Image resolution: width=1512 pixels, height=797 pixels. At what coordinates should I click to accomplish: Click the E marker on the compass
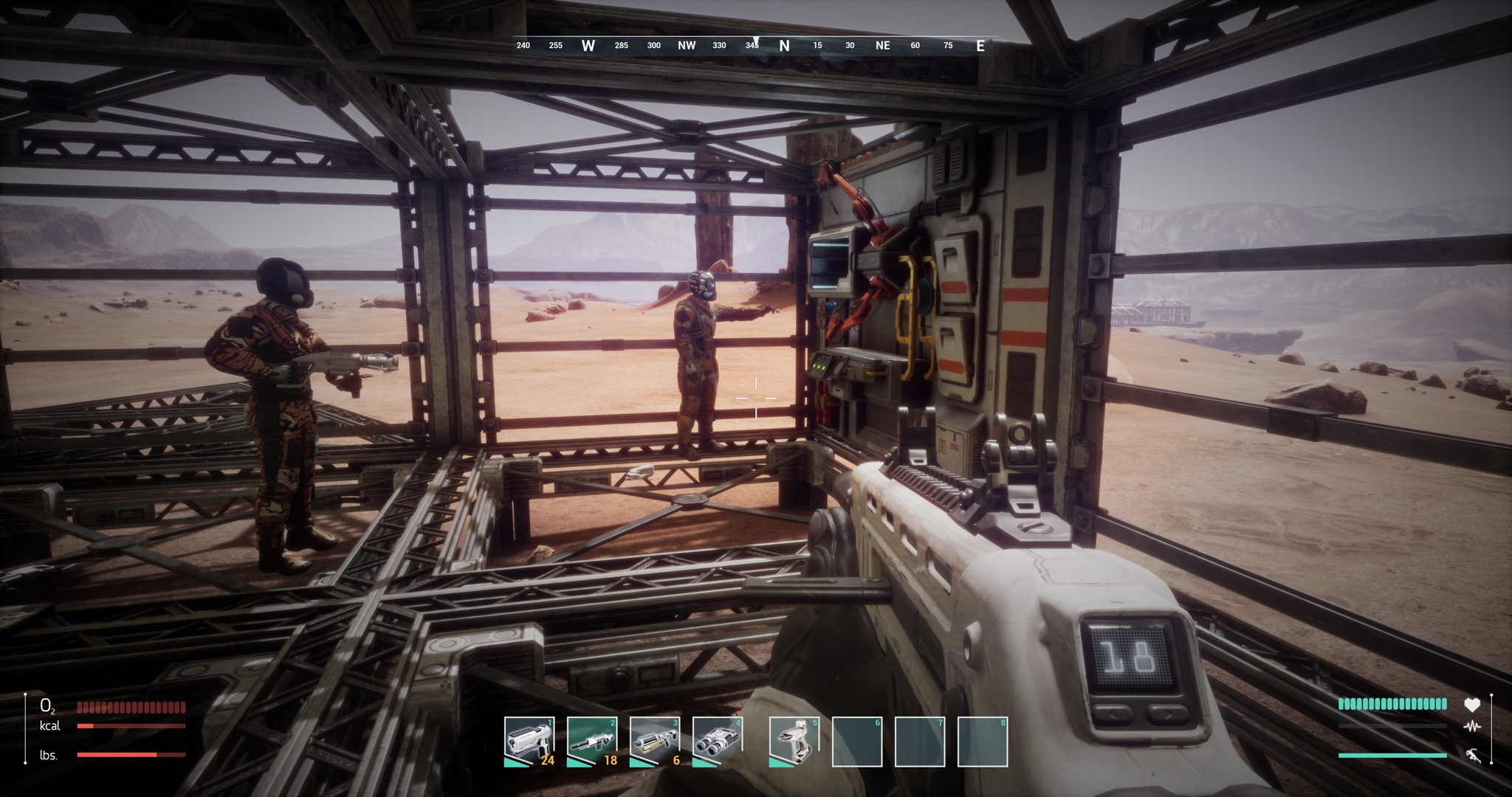[979, 45]
